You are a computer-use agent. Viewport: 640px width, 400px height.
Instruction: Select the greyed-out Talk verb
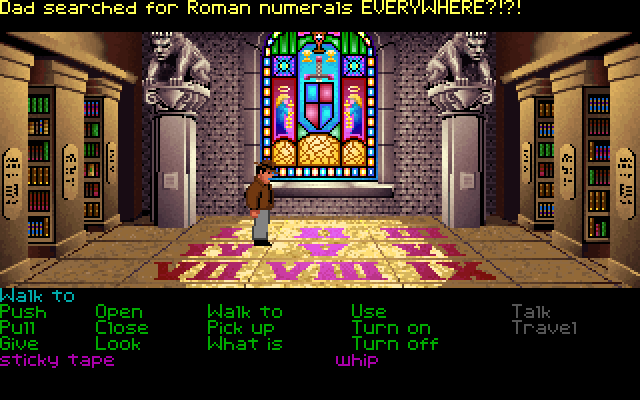tap(531, 312)
